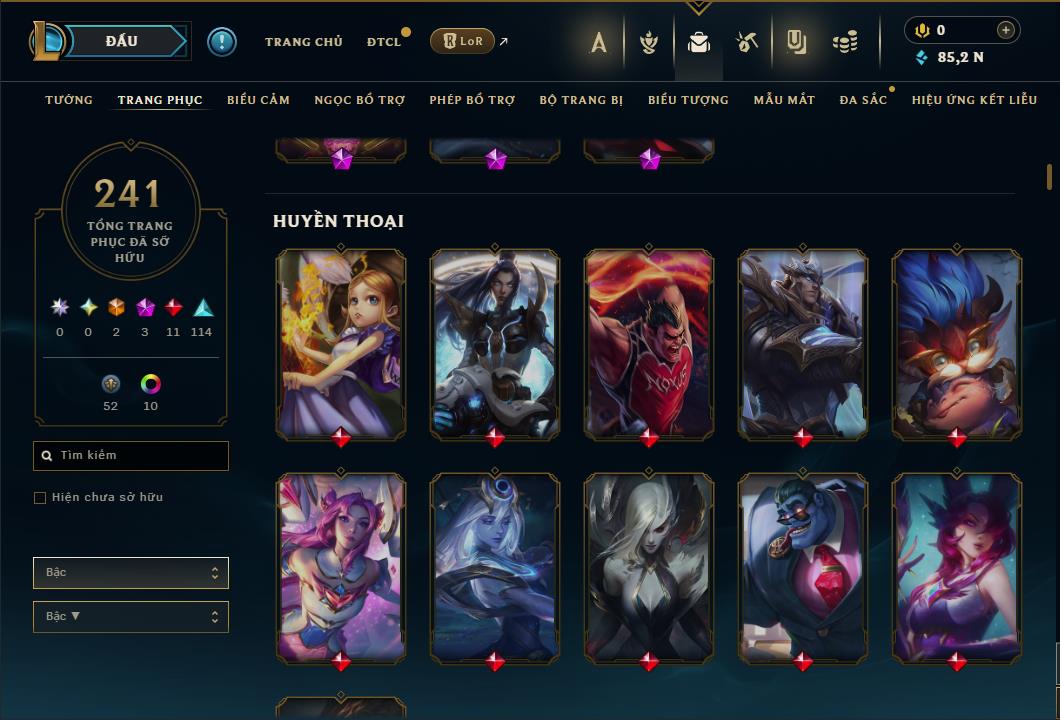
Task: Open the ĐTCL game mode
Action: [x=384, y=42]
